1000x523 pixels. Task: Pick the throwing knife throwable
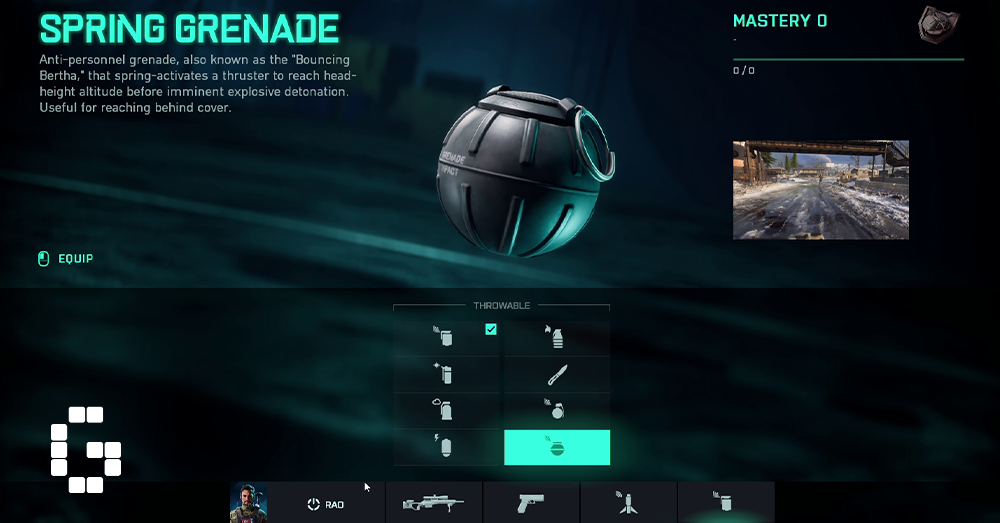pyautogui.click(x=557, y=375)
